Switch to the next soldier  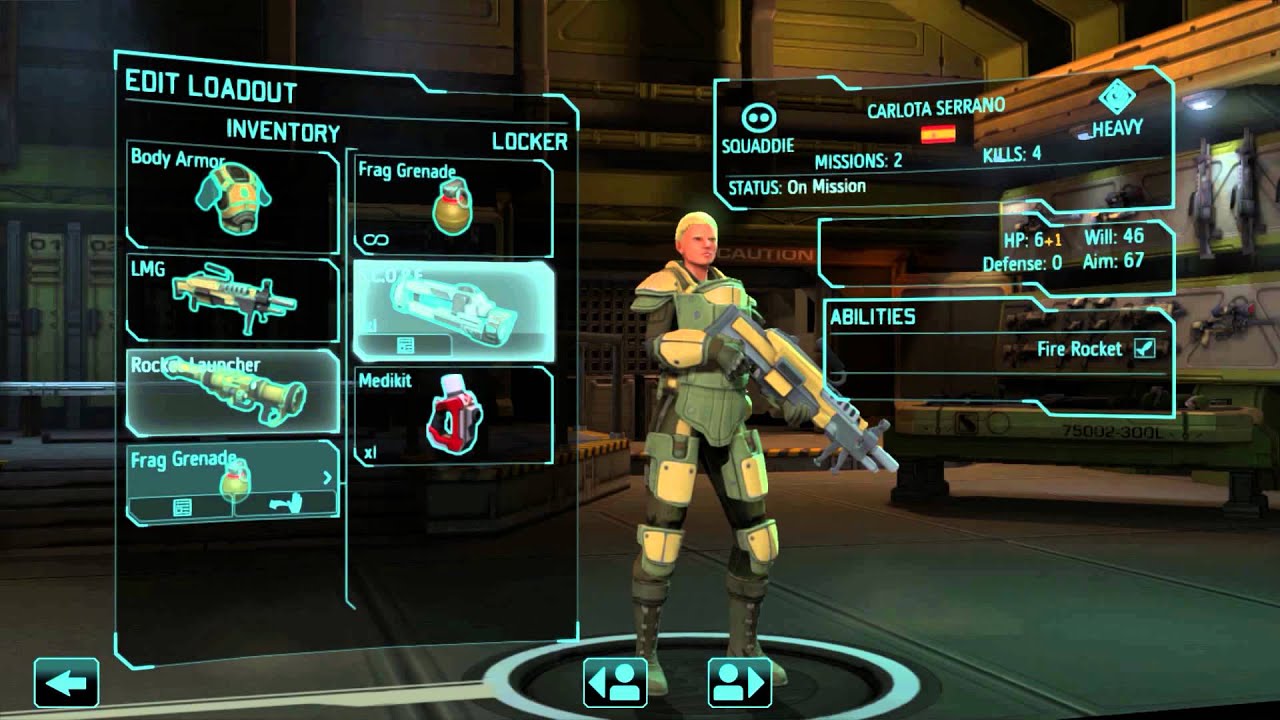tap(739, 683)
